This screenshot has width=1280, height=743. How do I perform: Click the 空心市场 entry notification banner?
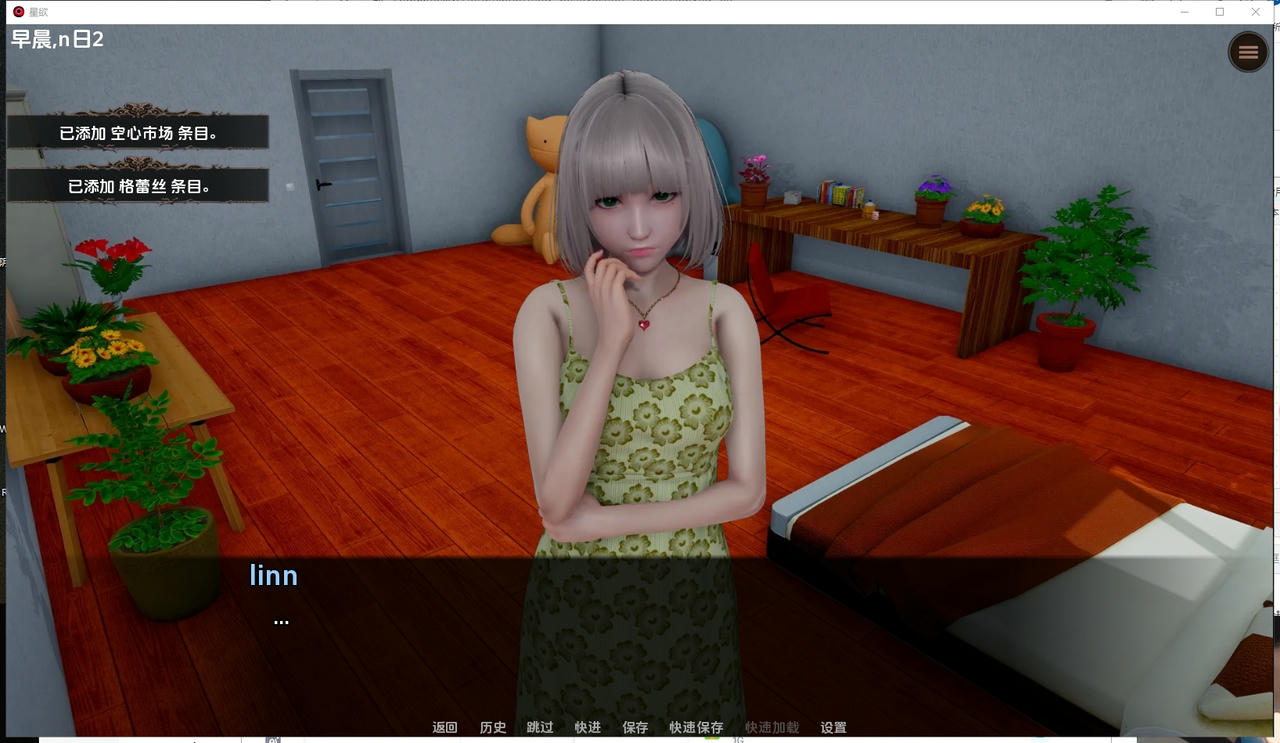click(137, 131)
